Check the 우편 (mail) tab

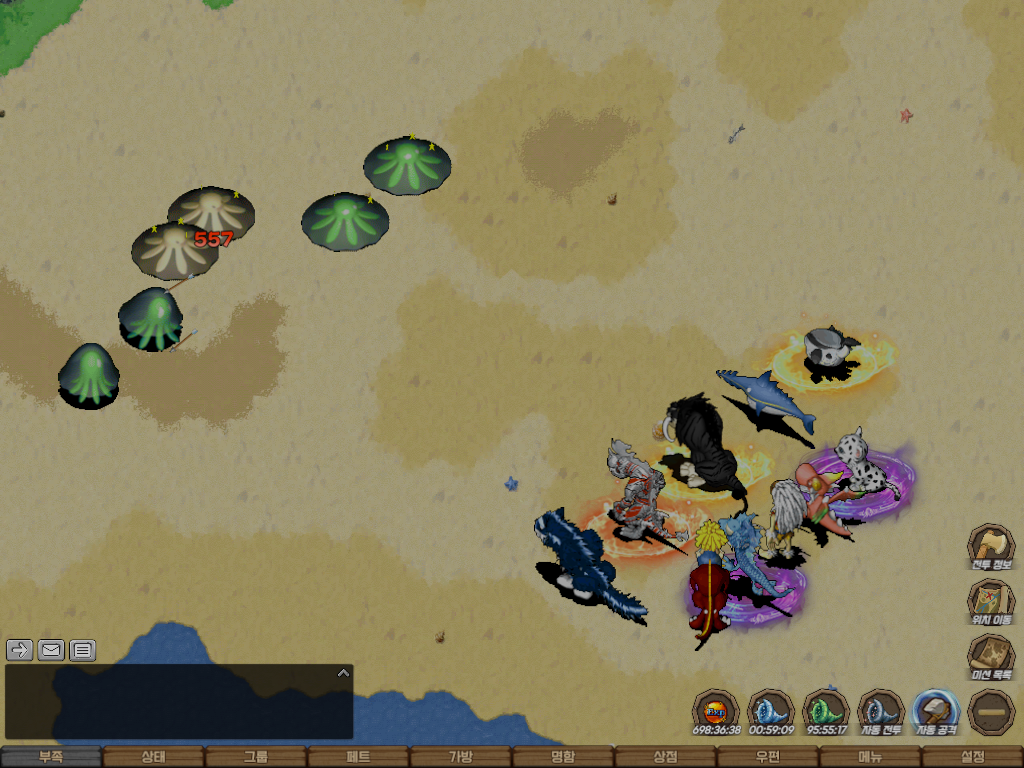click(x=768, y=757)
